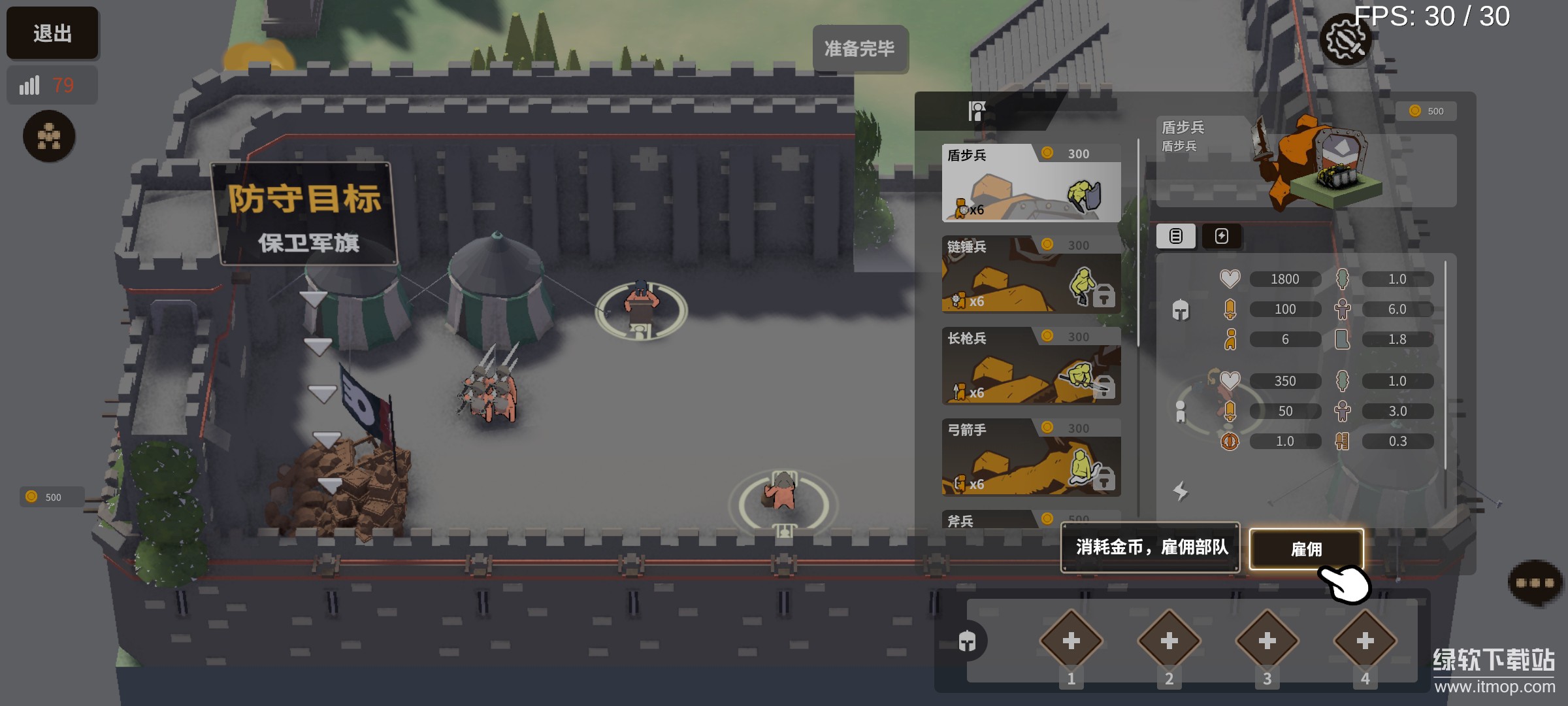The width and height of the screenshot is (1568, 706).
Task: Choose the 链锤兵 flail soldier card
Action: tap(1031, 275)
